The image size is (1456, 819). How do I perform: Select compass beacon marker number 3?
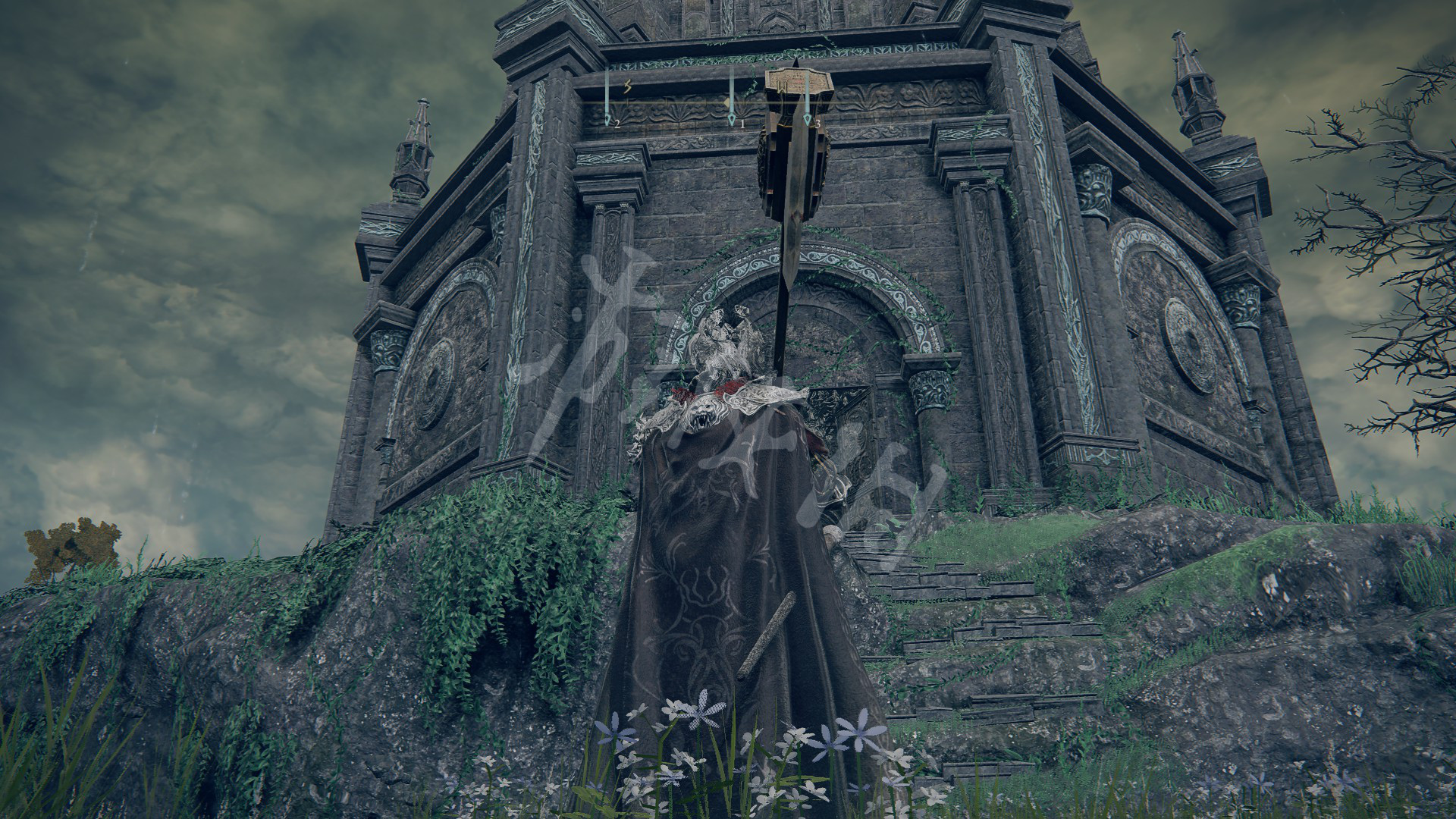click(x=808, y=119)
